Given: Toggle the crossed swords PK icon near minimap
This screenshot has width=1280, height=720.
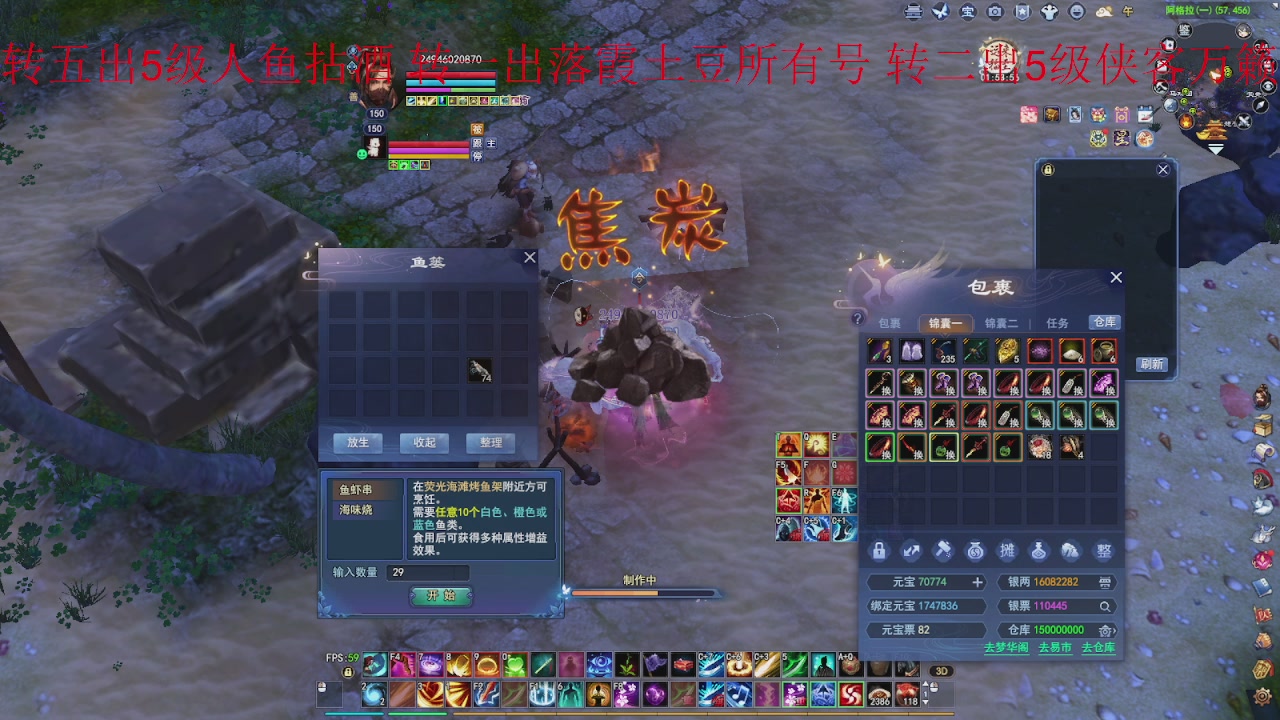Looking at the screenshot, I should click(x=1244, y=120).
